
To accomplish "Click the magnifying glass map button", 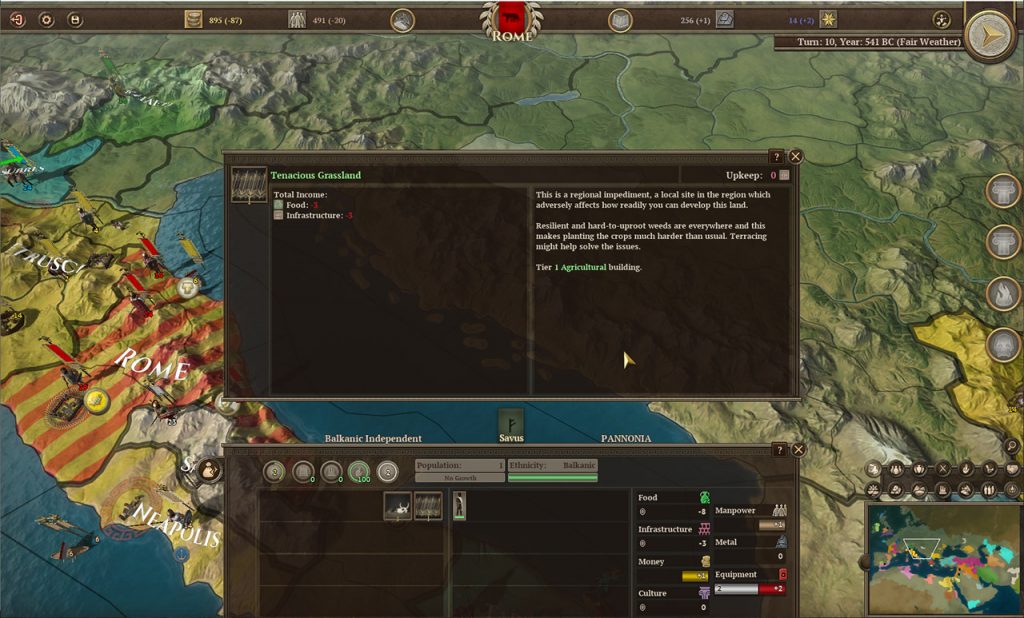I will coord(1012,446).
